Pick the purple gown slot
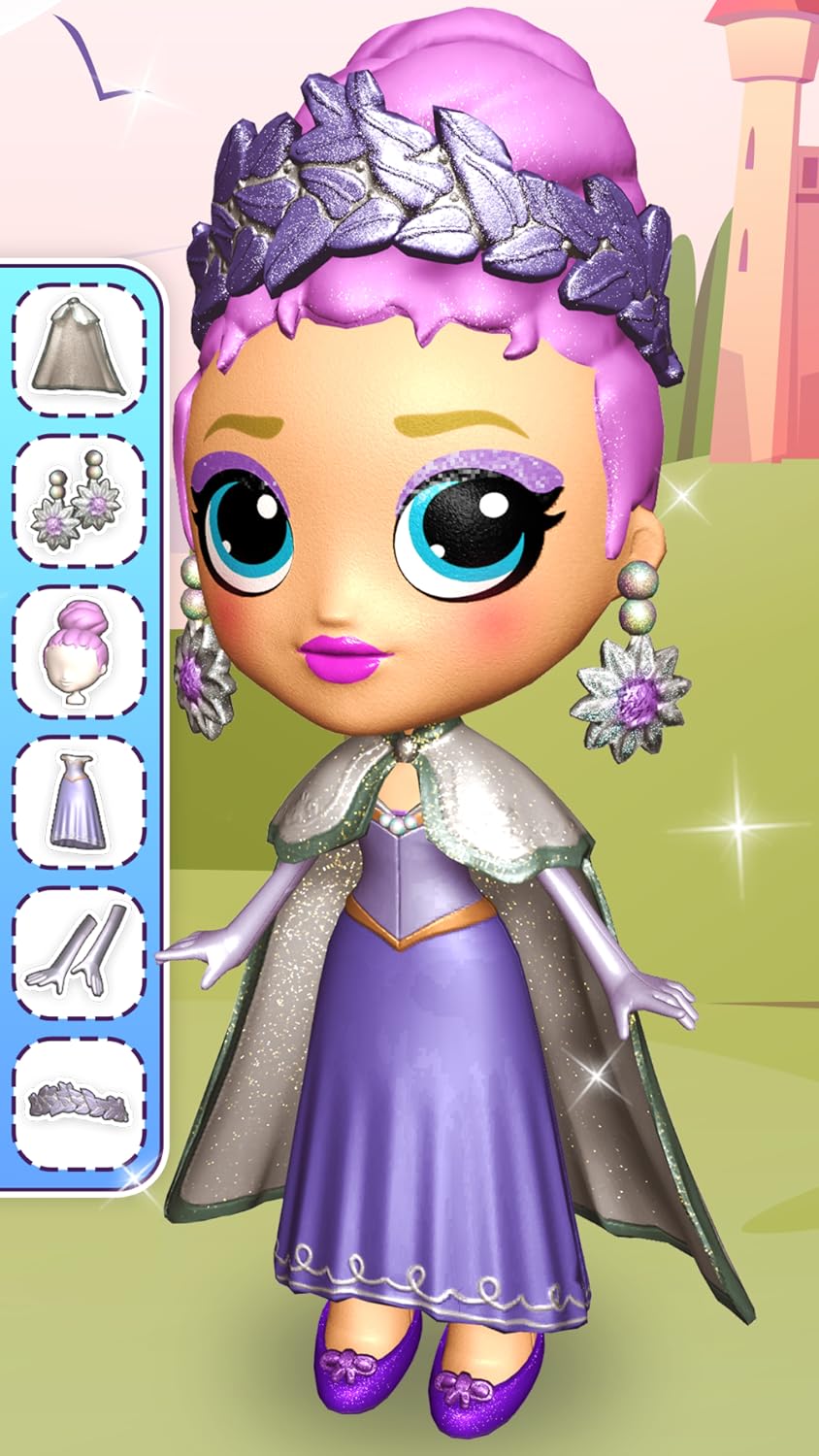The height and width of the screenshot is (1456, 819). tap(79, 802)
